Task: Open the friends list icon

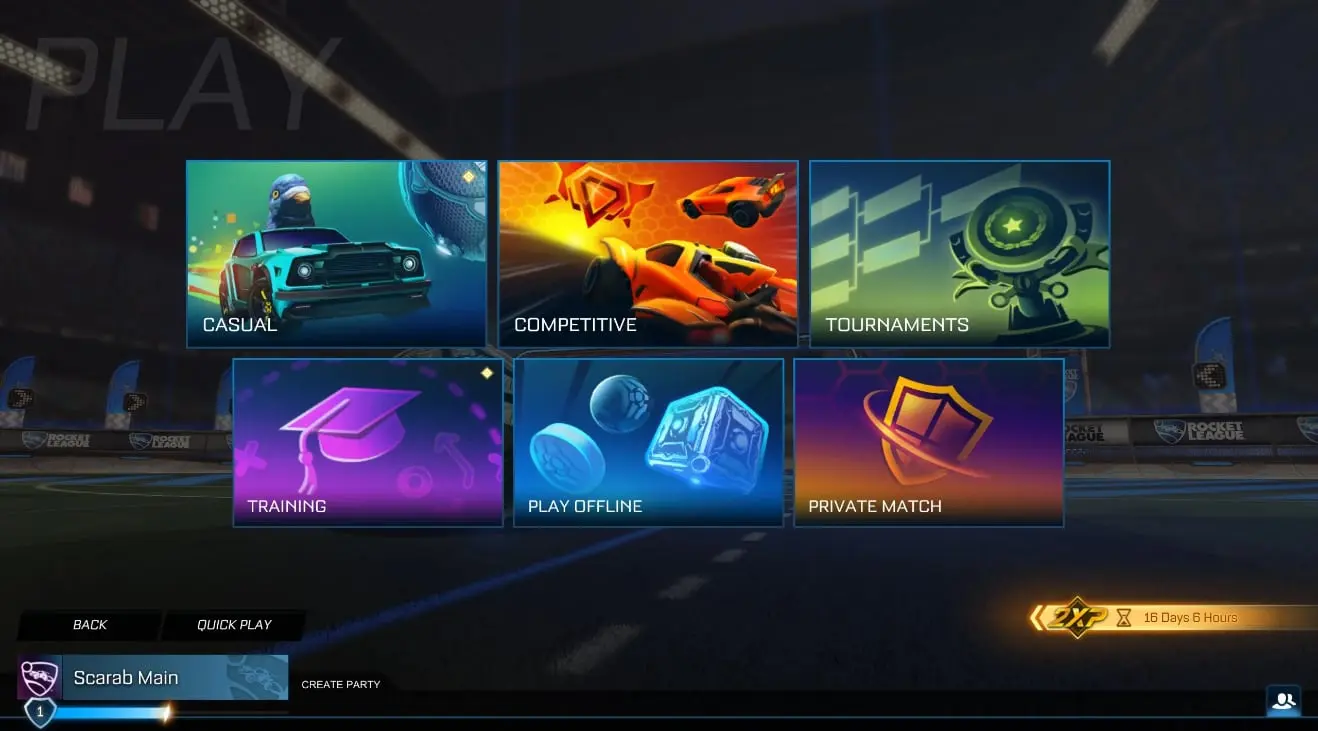Action: [1284, 701]
